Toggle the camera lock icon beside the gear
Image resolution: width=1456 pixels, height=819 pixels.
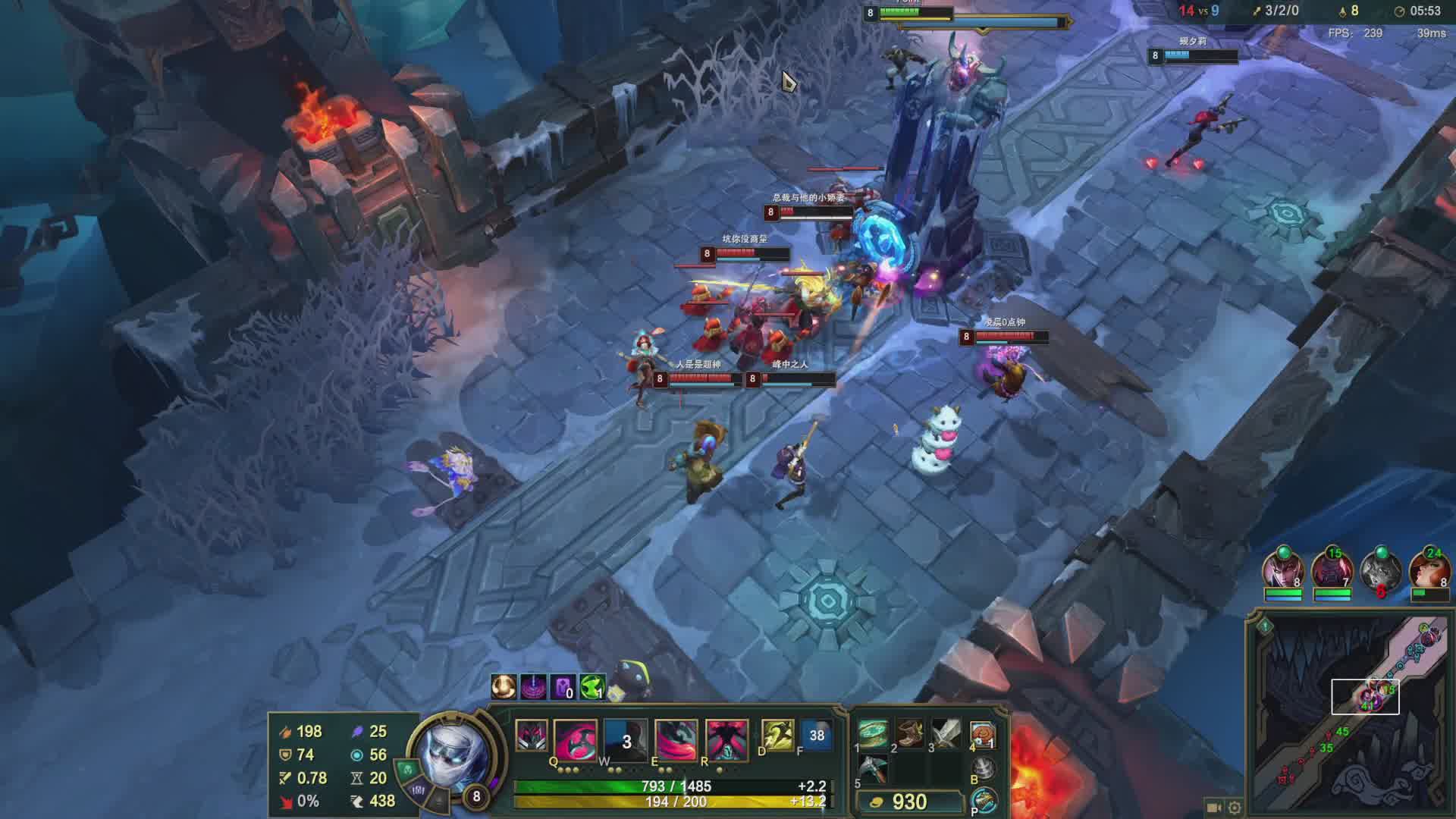click(1213, 808)
